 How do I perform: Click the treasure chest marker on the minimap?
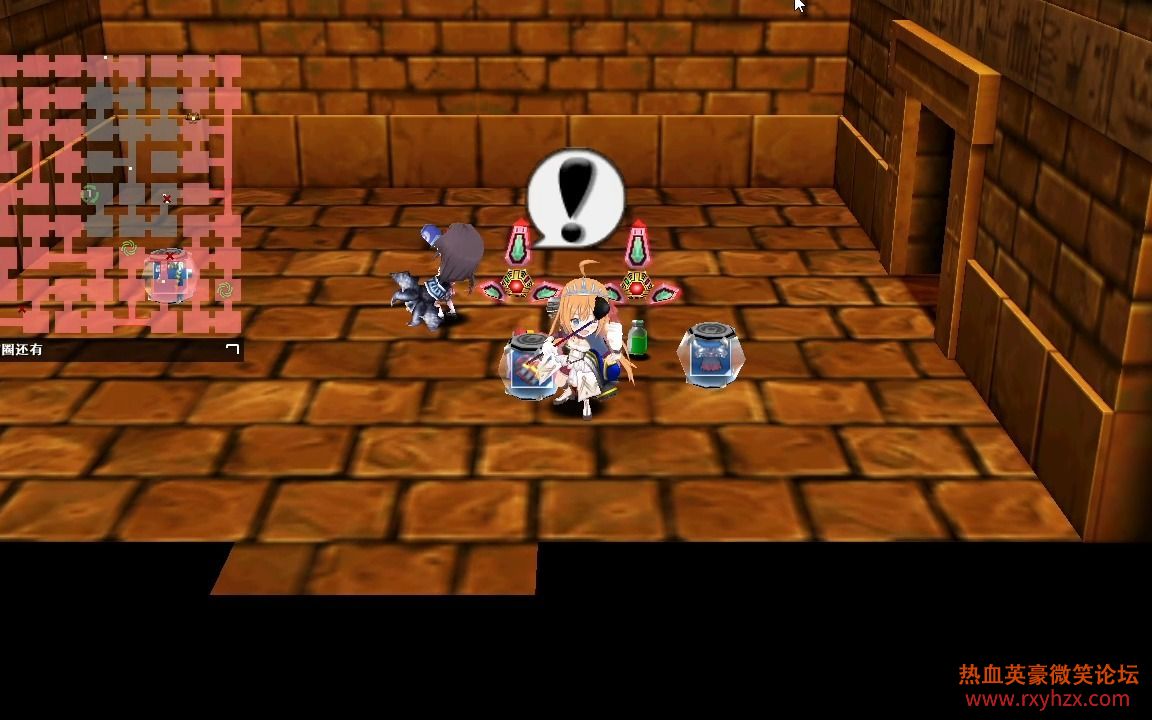[x=193, y=117]
